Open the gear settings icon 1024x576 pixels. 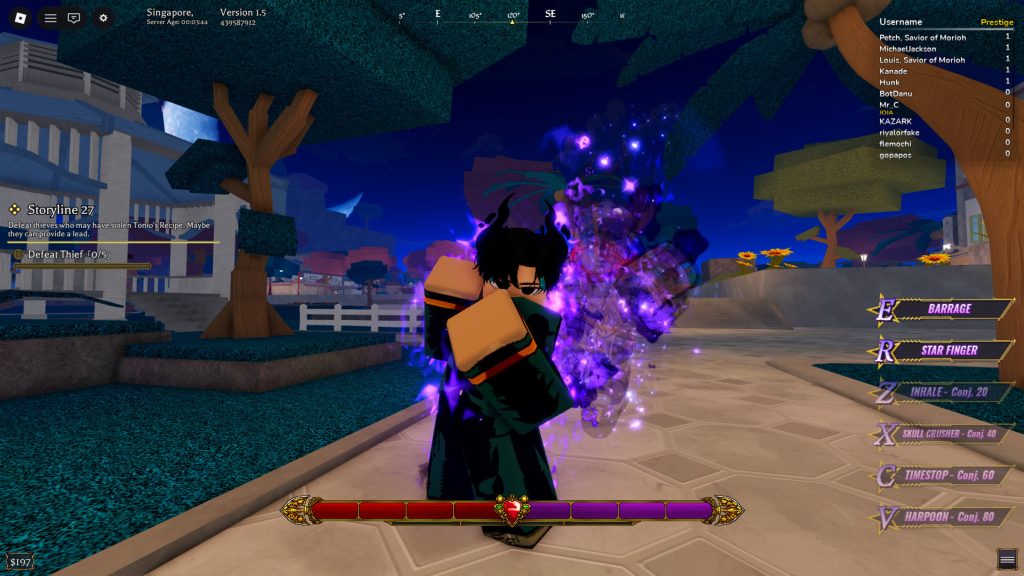click(104, 18)
